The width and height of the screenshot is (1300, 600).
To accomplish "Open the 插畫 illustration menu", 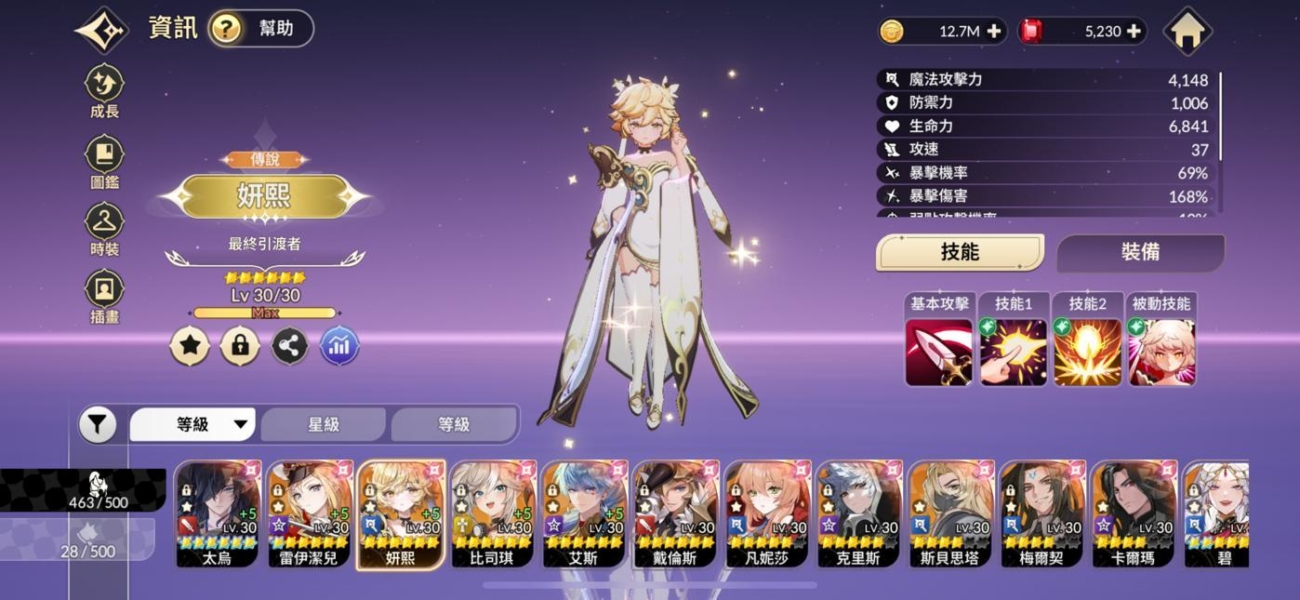I will pyautogui.click(x=104, y=297).
